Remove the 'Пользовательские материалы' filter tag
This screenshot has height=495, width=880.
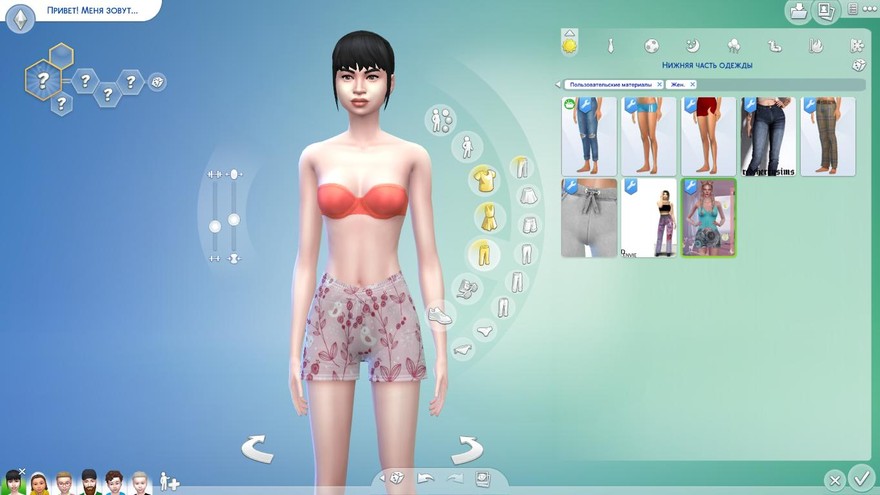pos(660,85)
